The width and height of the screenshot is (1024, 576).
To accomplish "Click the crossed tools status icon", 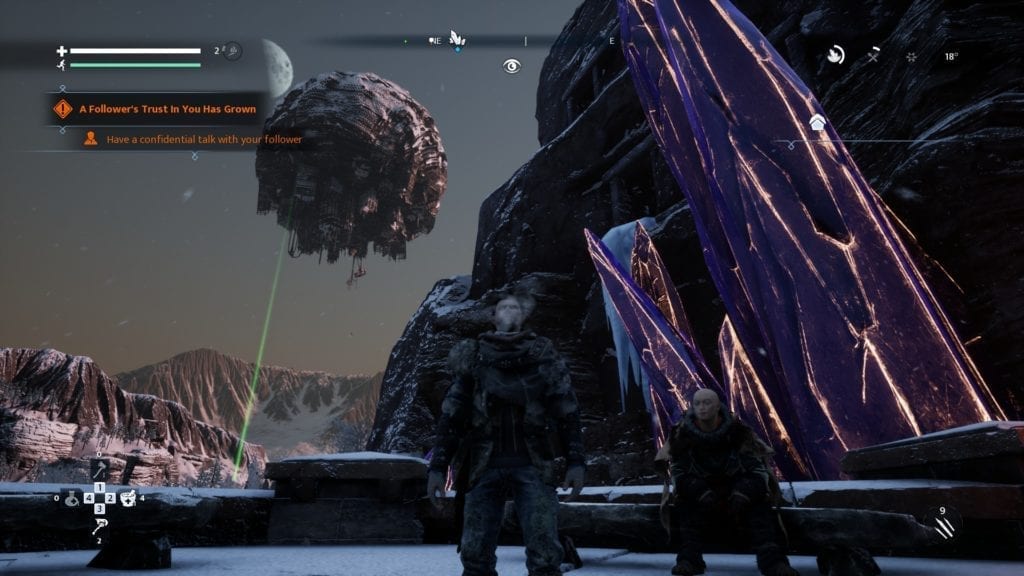I will (873, 56).
